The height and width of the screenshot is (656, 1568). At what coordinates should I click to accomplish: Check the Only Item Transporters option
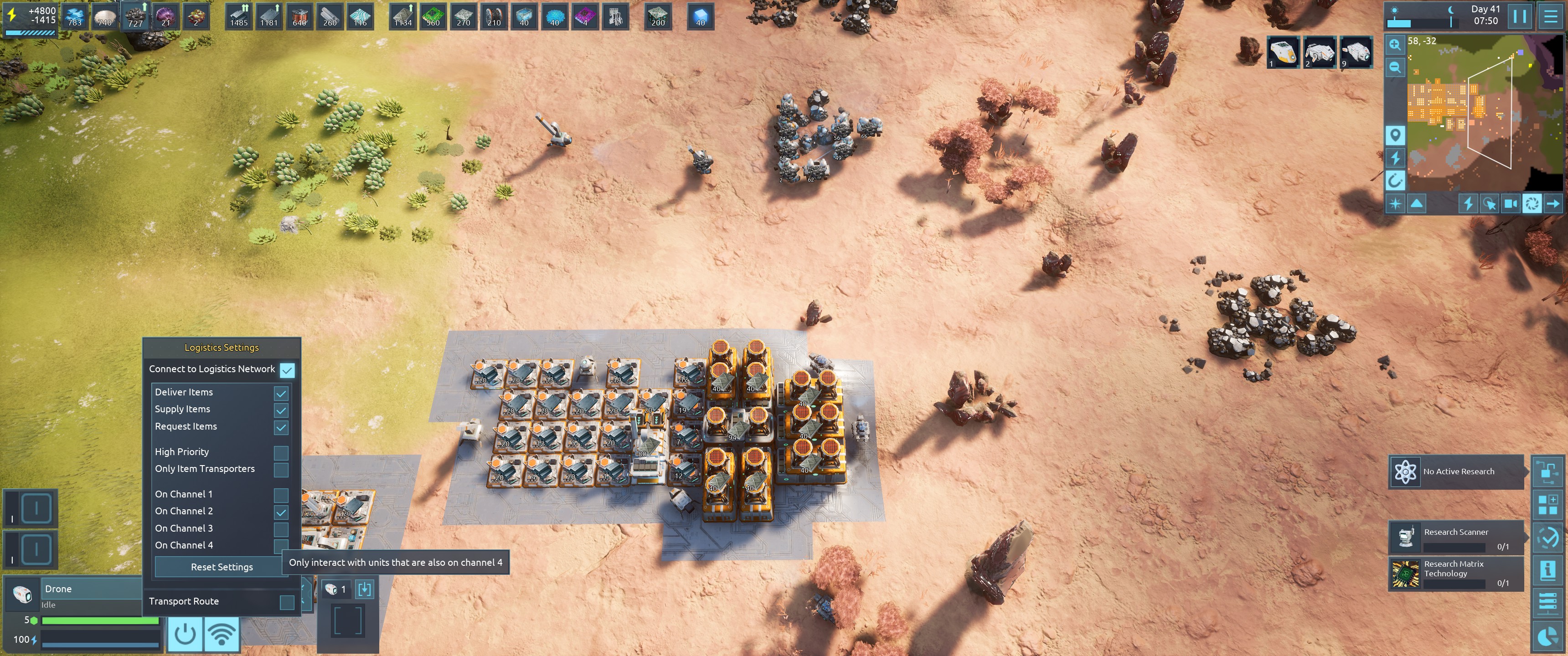(x=281, y=470)
